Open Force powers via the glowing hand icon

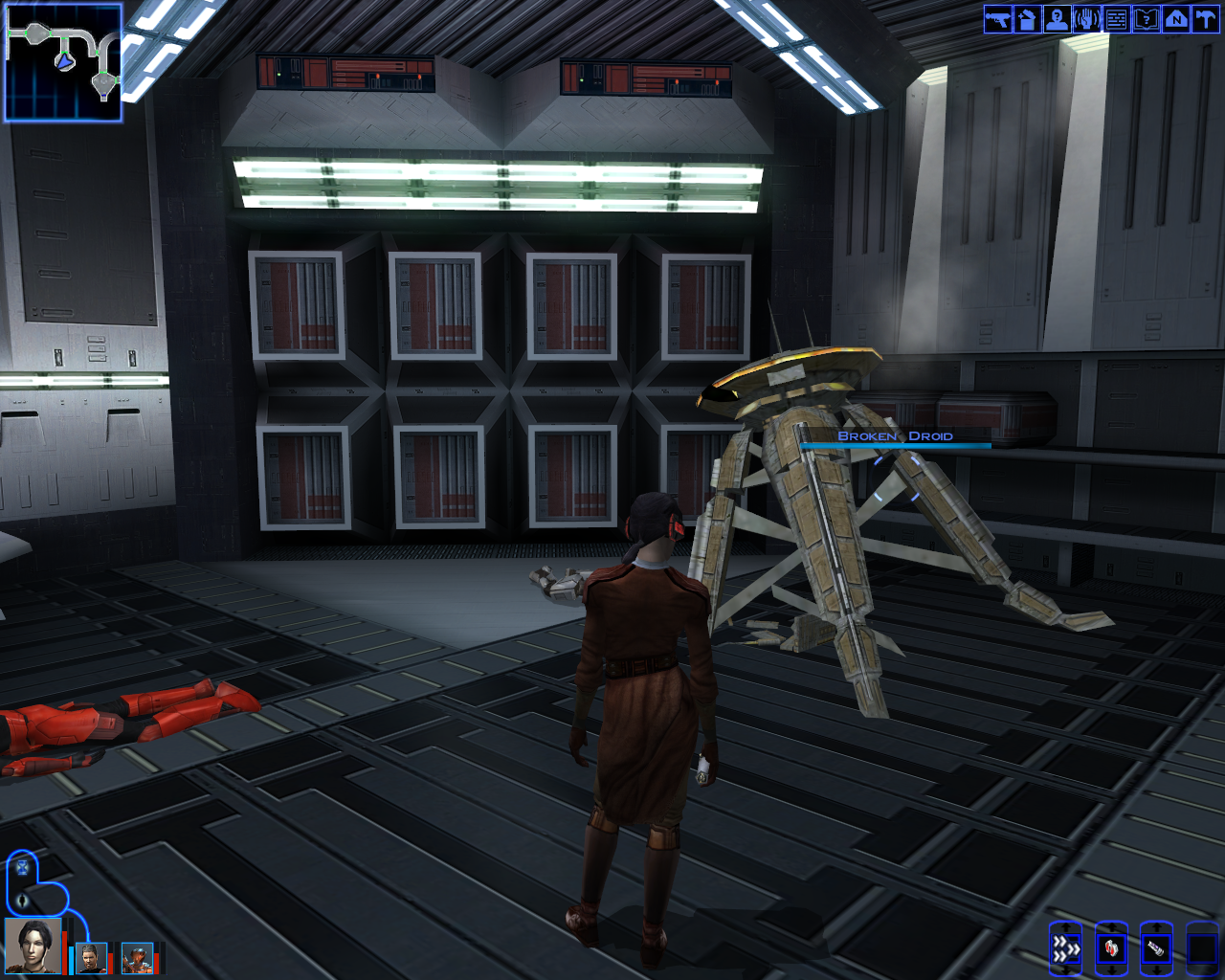[1086, 19]
